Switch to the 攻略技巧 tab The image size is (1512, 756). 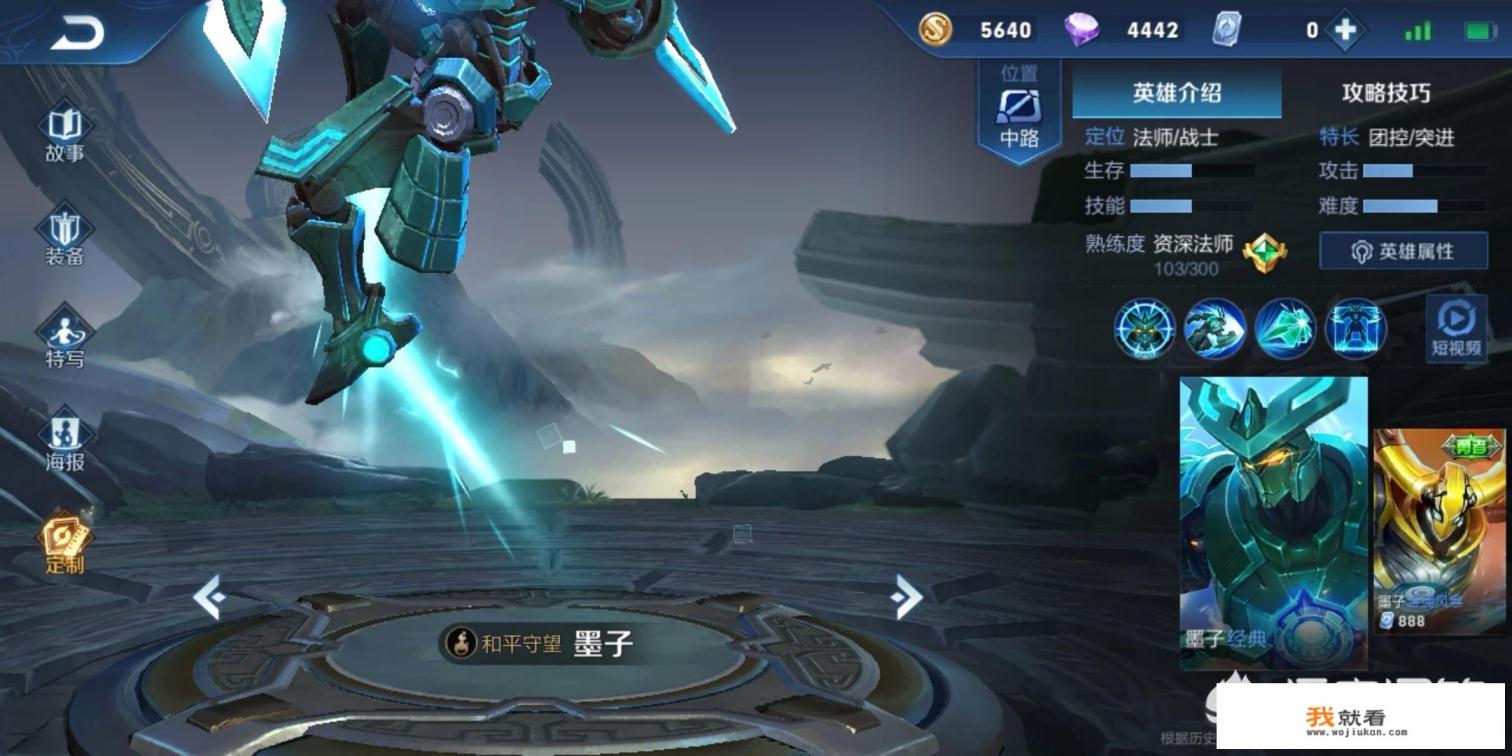pos(1385,94)
